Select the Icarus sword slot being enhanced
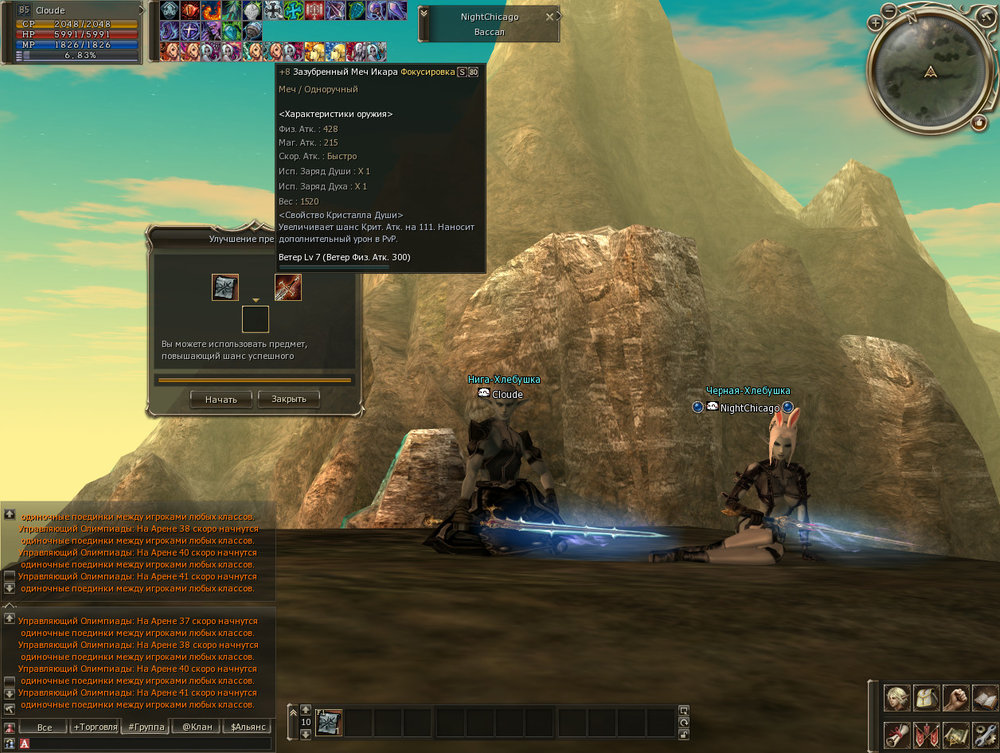 (x=288, y=288)
